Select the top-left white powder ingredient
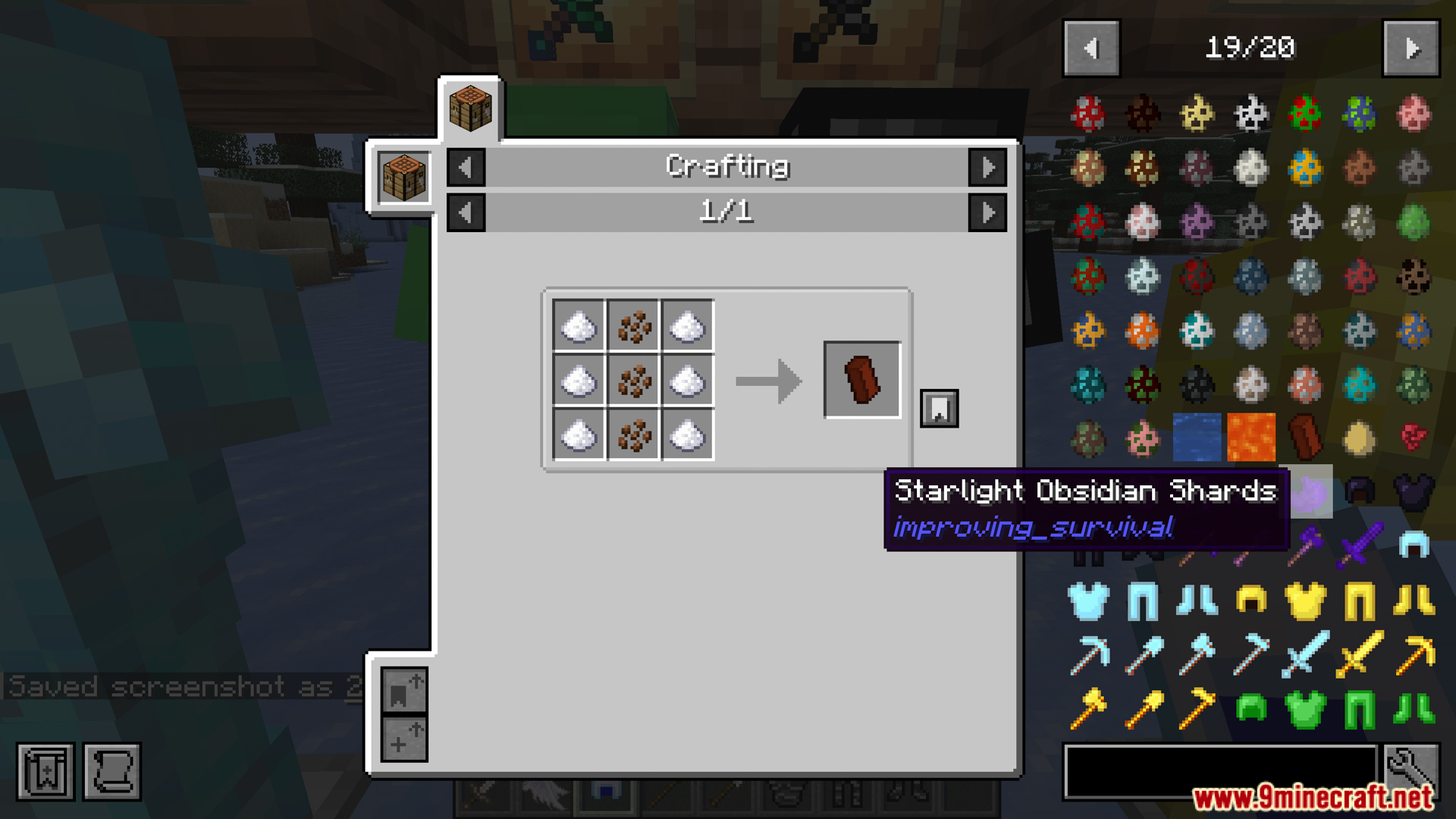 click(x=579, y=327)
